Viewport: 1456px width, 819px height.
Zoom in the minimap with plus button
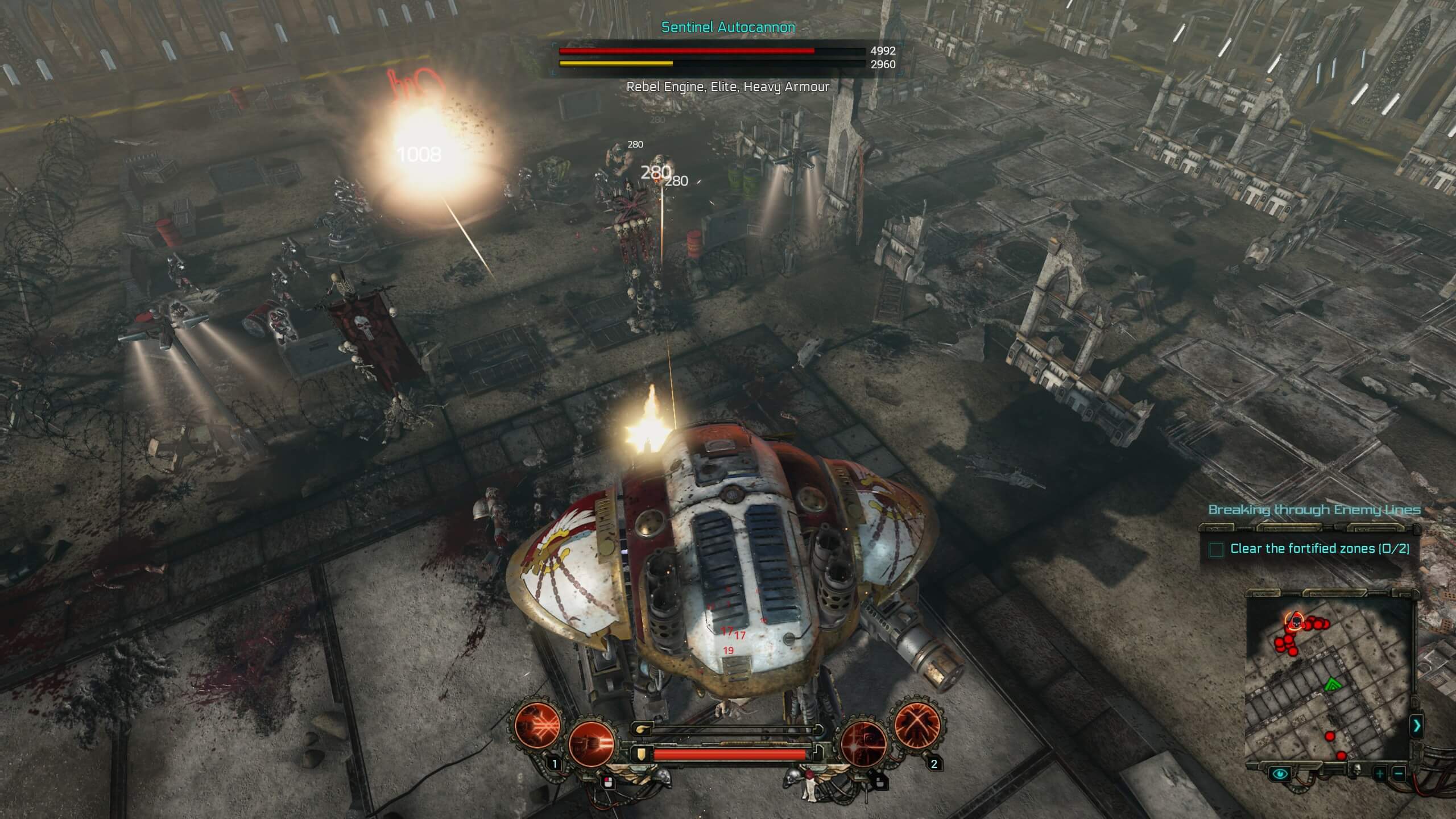pos(1380,773)
